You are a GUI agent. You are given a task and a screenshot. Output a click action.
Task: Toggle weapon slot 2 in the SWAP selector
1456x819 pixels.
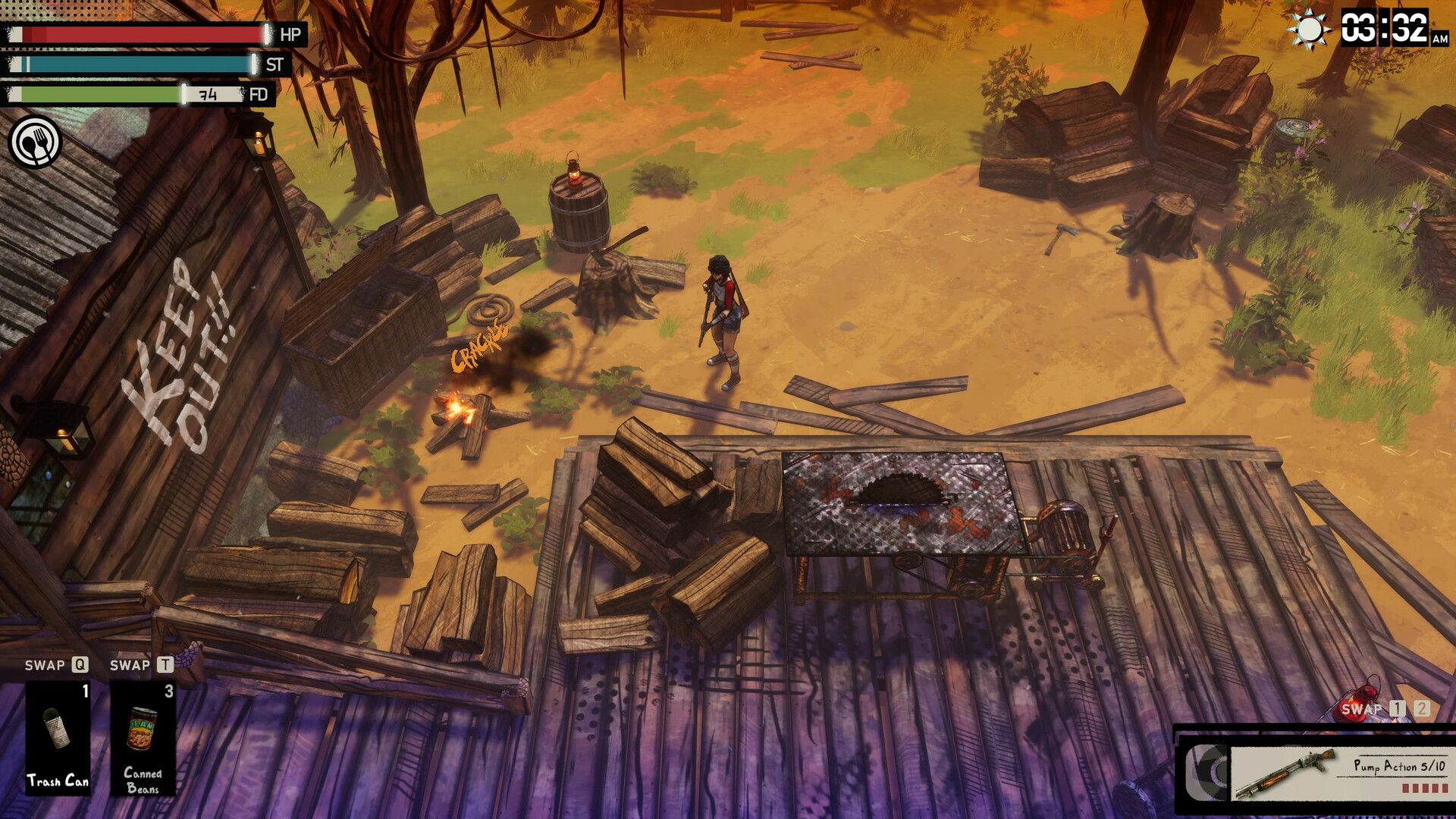tap(1422, 708)
